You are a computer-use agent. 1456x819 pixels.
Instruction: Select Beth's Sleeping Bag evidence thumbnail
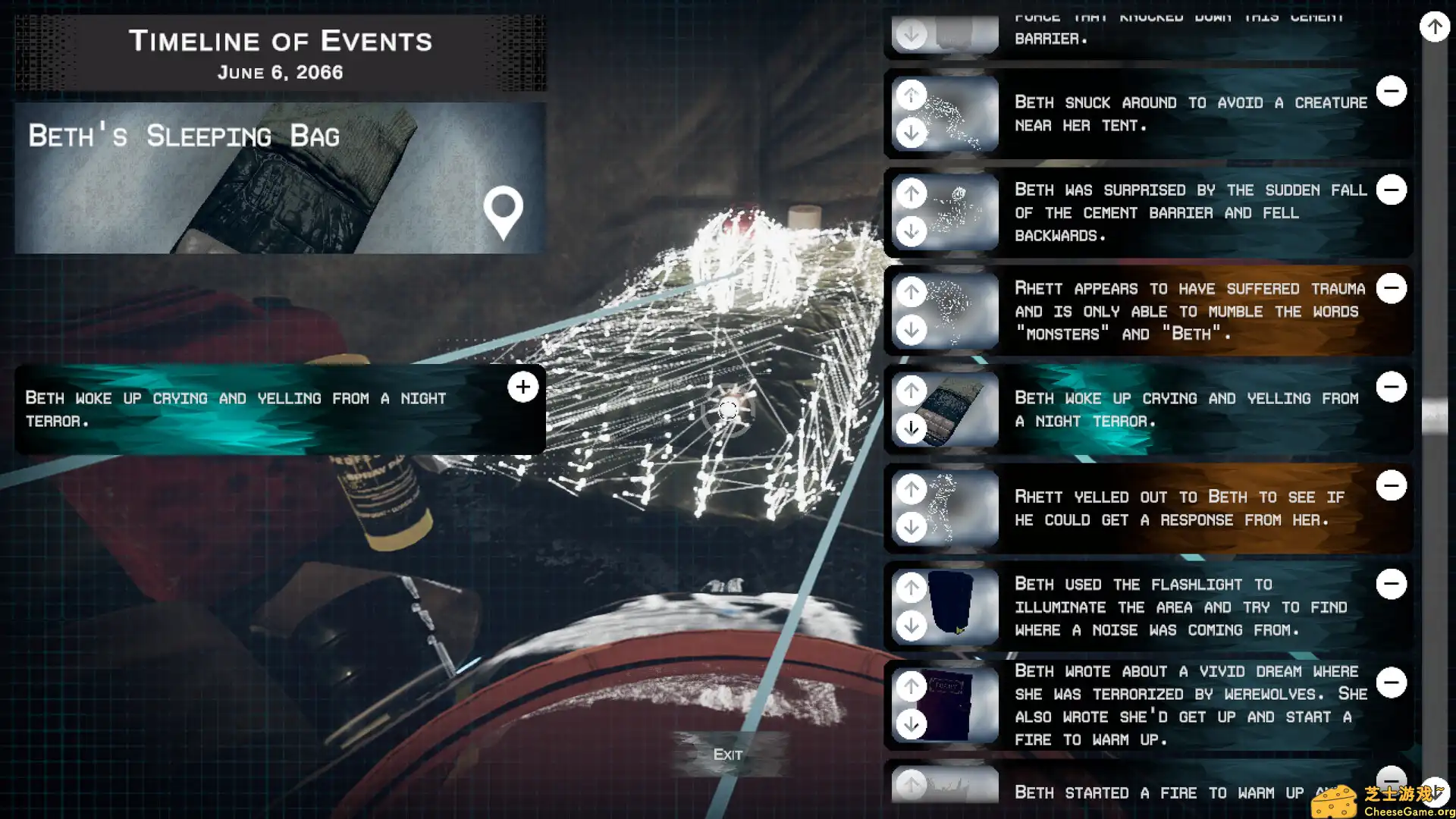tap(279, 179)
